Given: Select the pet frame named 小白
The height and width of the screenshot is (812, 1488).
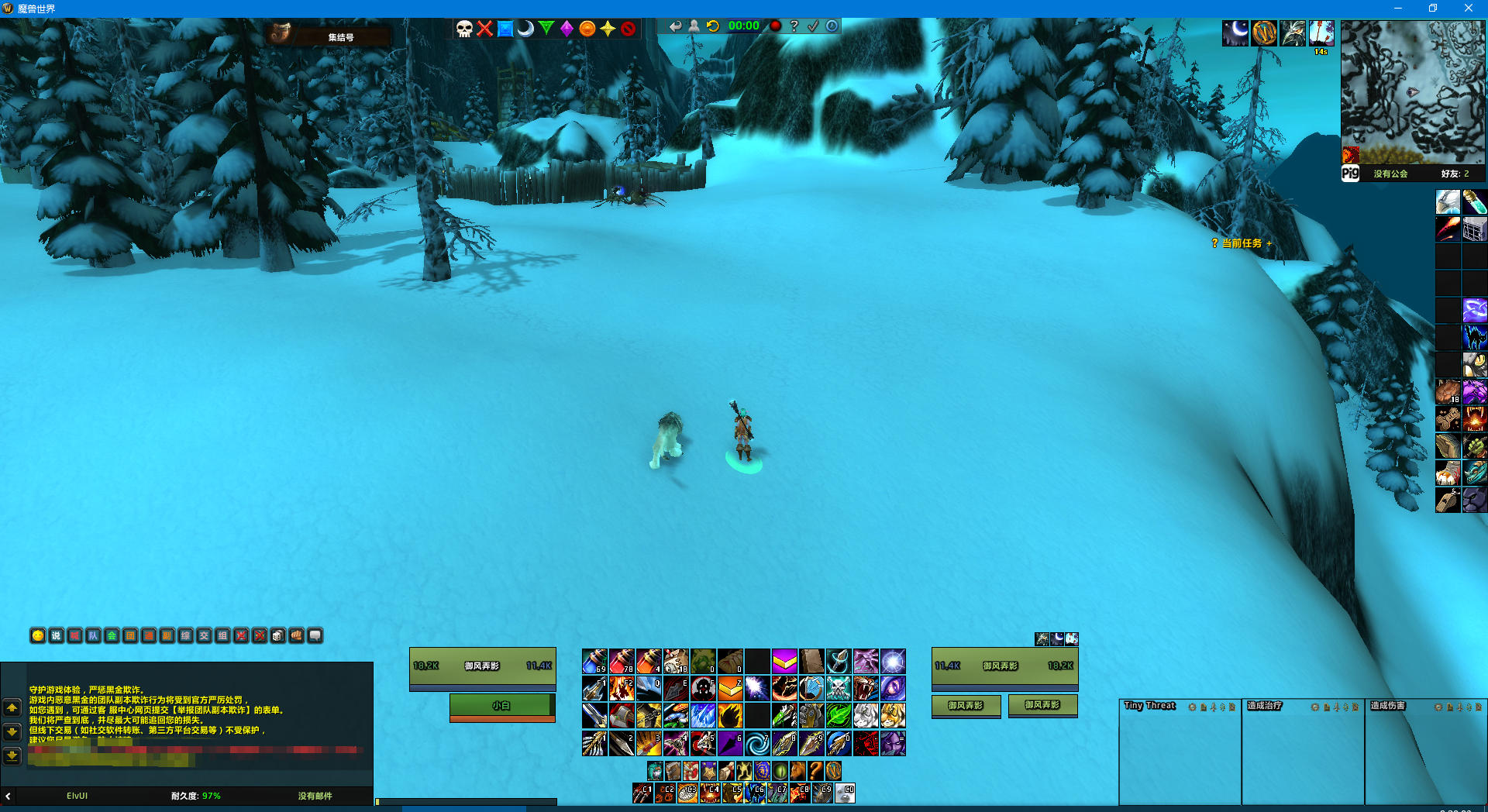Looking at the screenshot, I should click(501, 705).
